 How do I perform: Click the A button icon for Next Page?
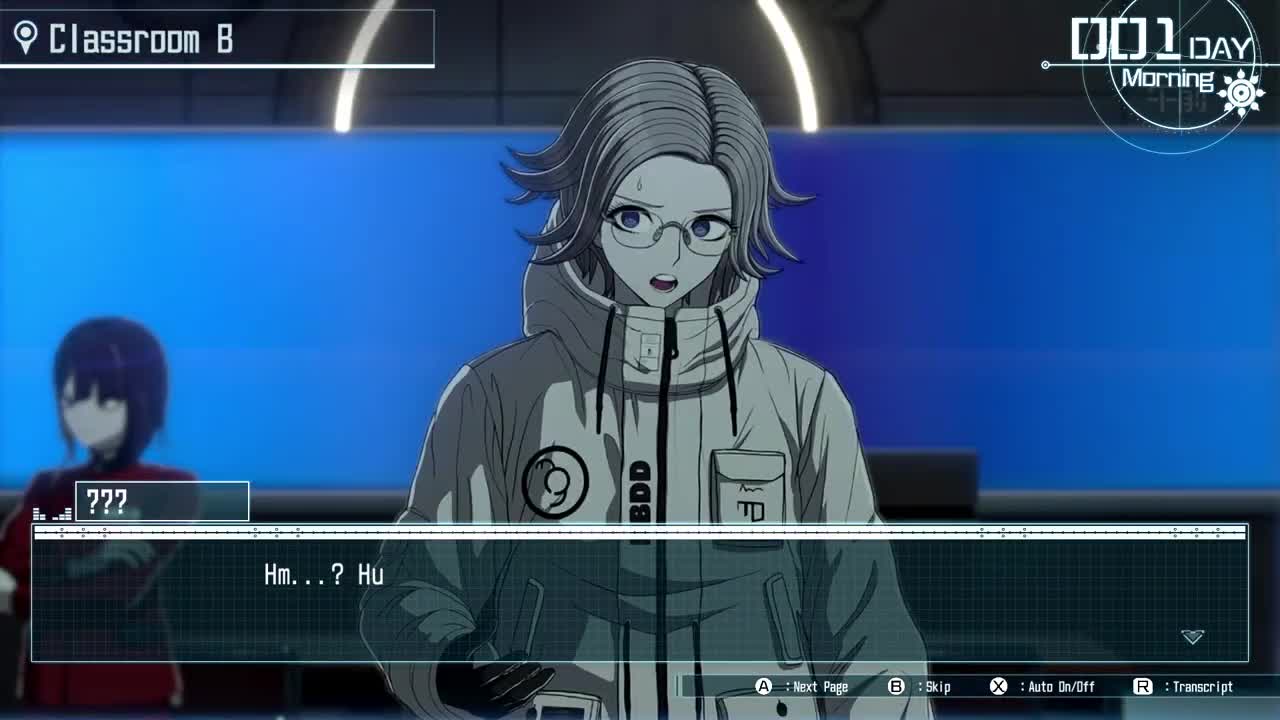click(x=761, y=687)
